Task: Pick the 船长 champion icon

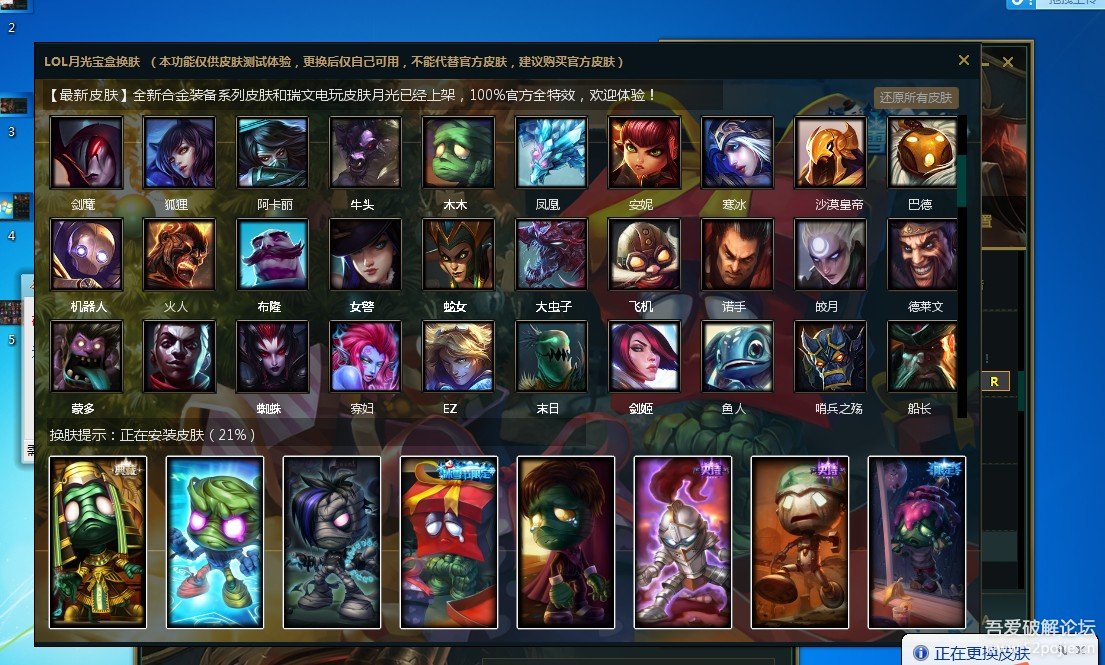Action: coord(923,356)
